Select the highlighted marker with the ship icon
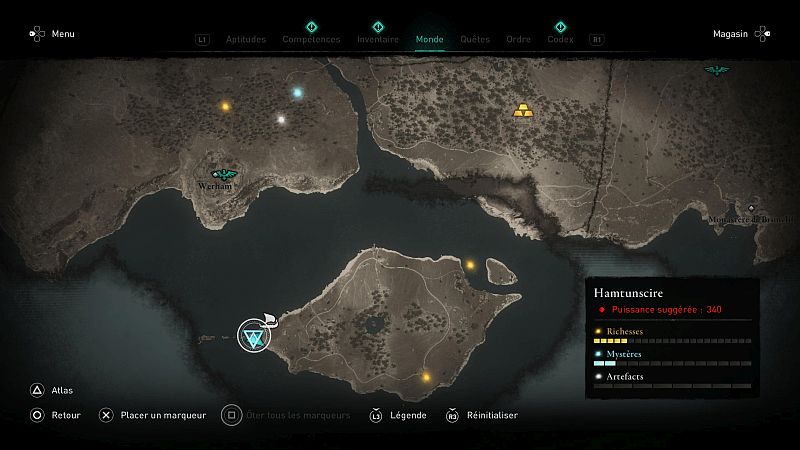Image resolution: width=800 pixels, height=450 pixels. (x=254, y=338)
